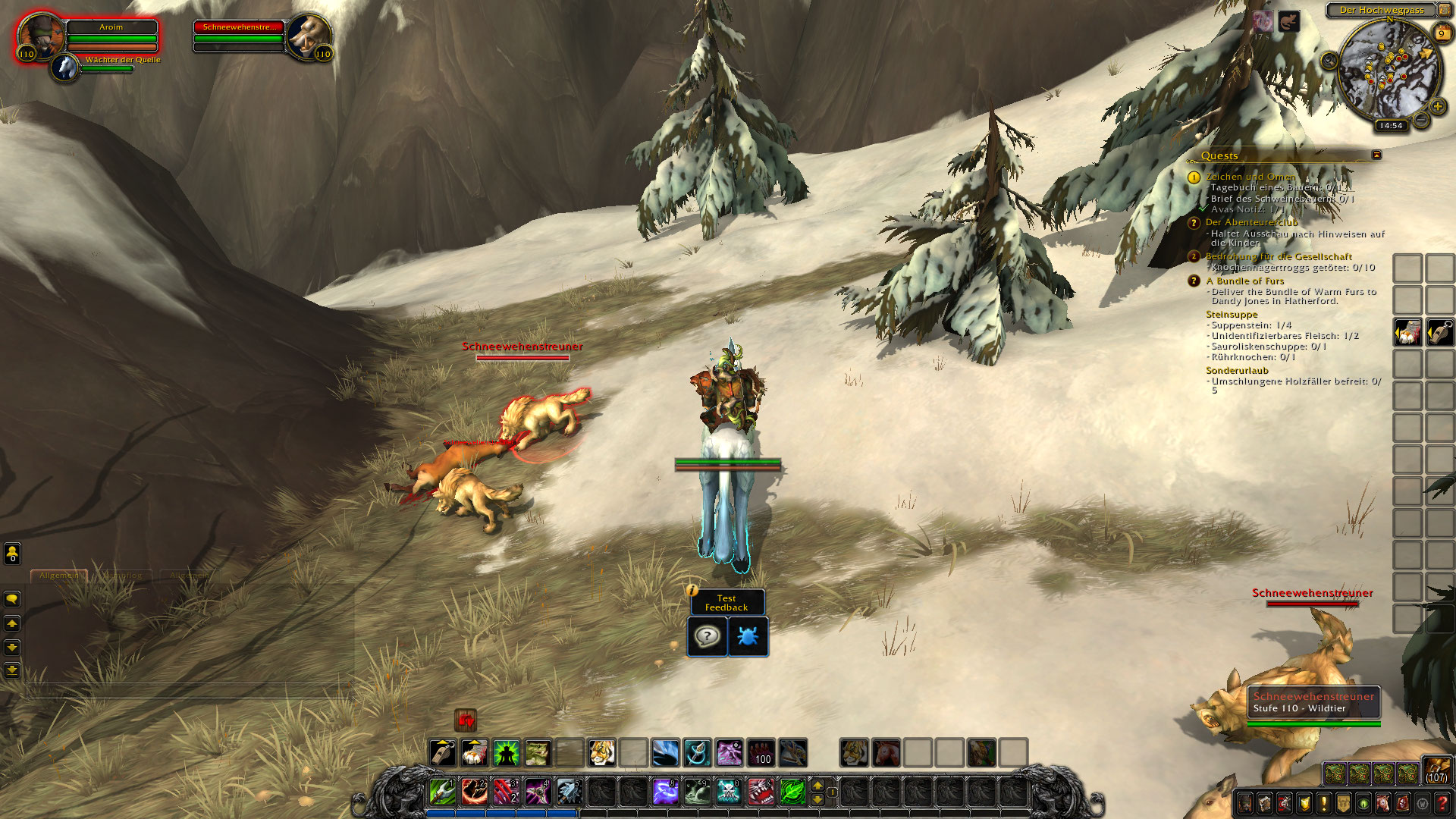Viewport: 1456px width, 819px height.
Task: Select the Aroim player portrait
Action: 40,36
